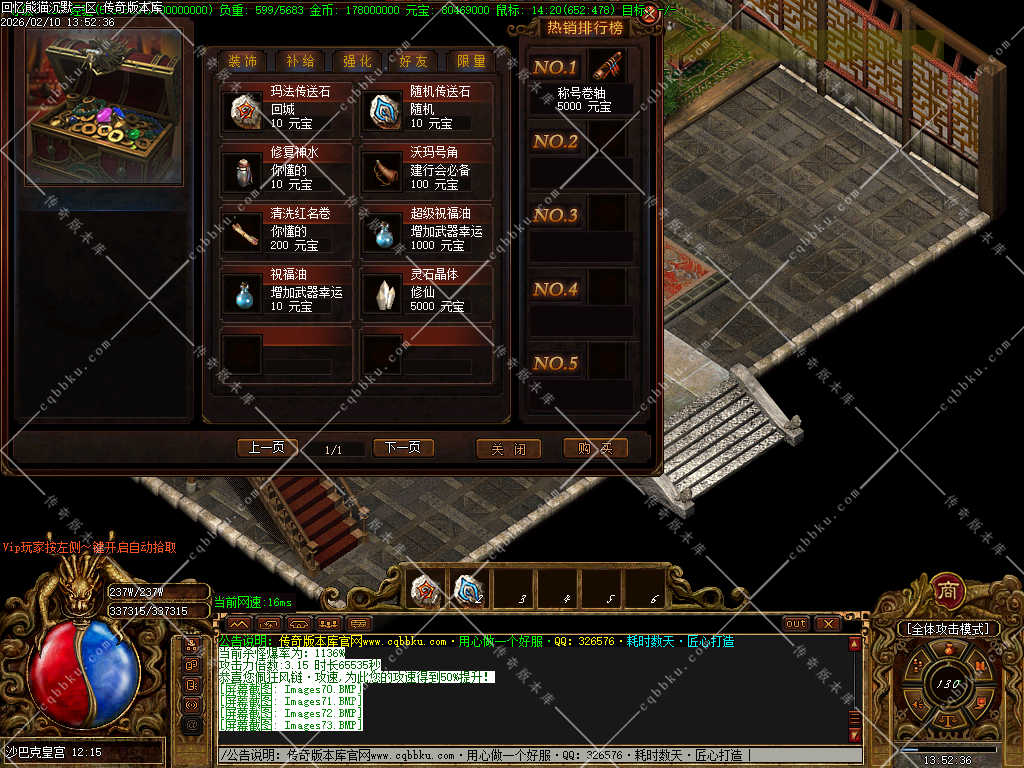This screenshot has width=1024, height=768.
Task: Click the 关闭 close button
Action: tap(508, 449)
